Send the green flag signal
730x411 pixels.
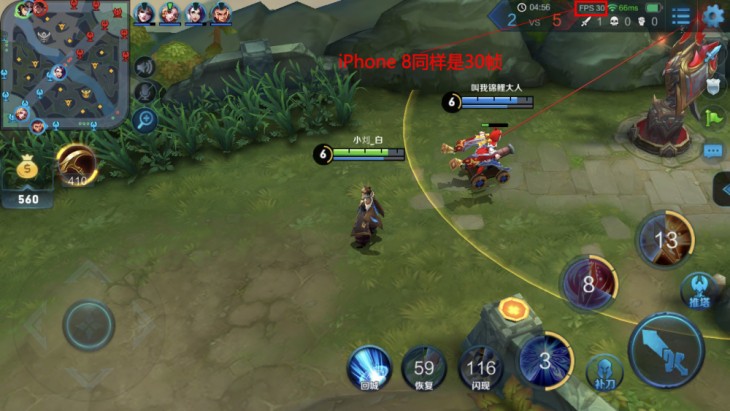coord(713,118)
